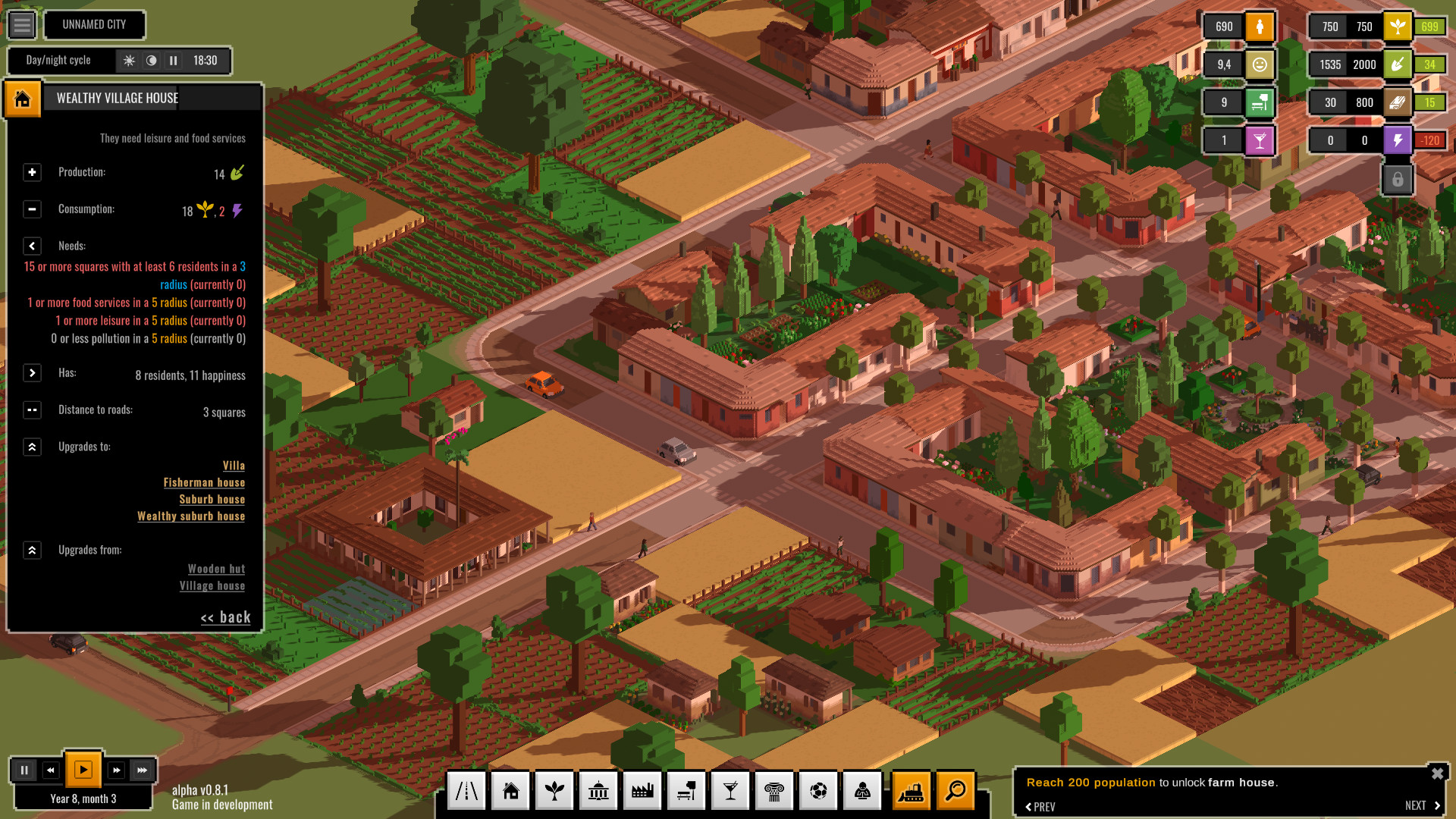Expand the Has residents section
The height and width of the screenshot is (819, 1456).
[32, 372]
